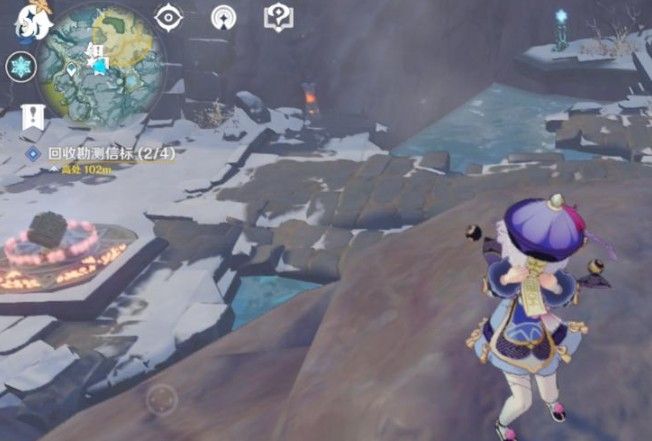Activate the eye-shaped elemental sight icon

click(170, 17)
